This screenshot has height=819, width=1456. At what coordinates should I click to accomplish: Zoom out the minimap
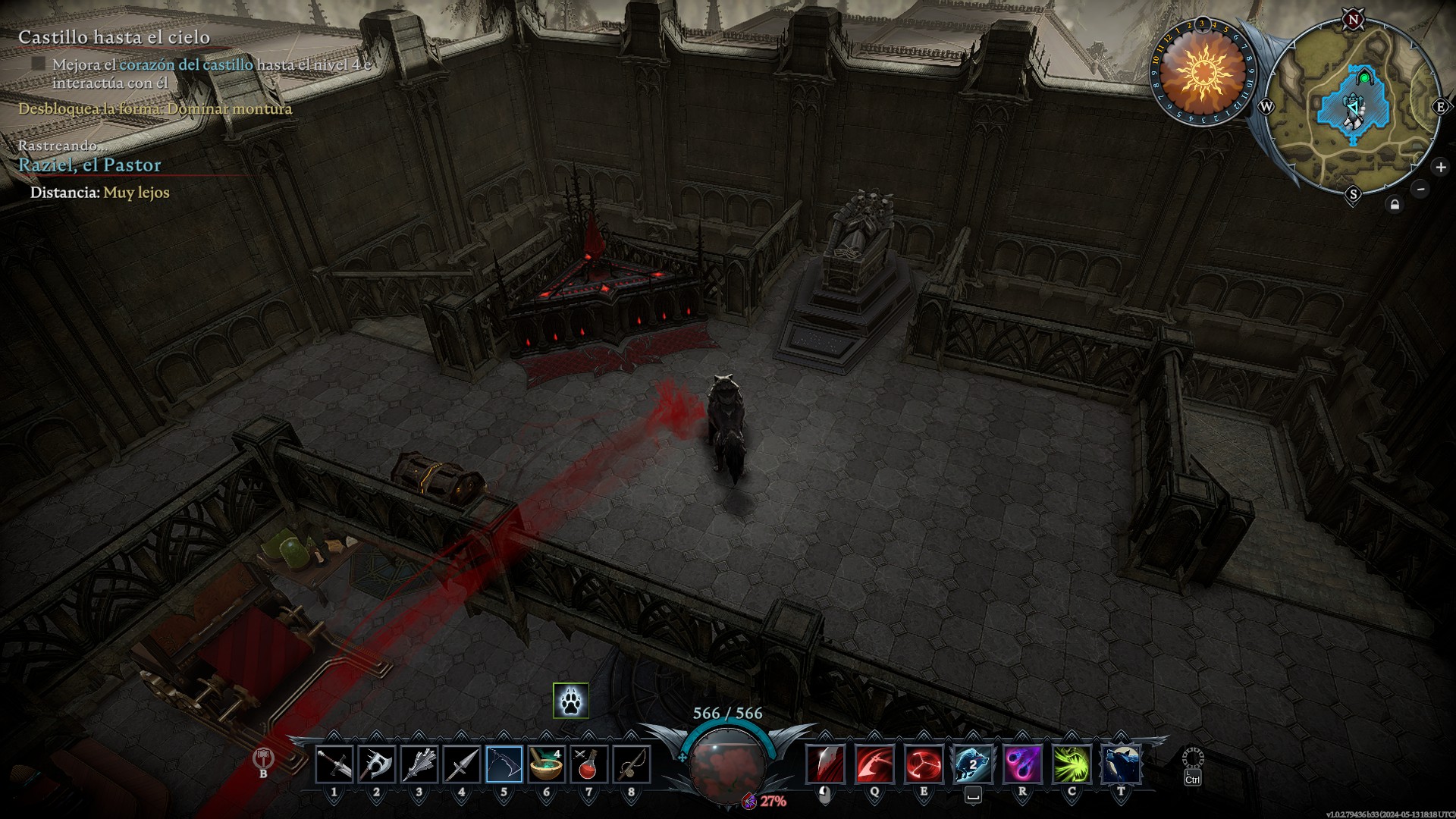[x=1421, y=189]
